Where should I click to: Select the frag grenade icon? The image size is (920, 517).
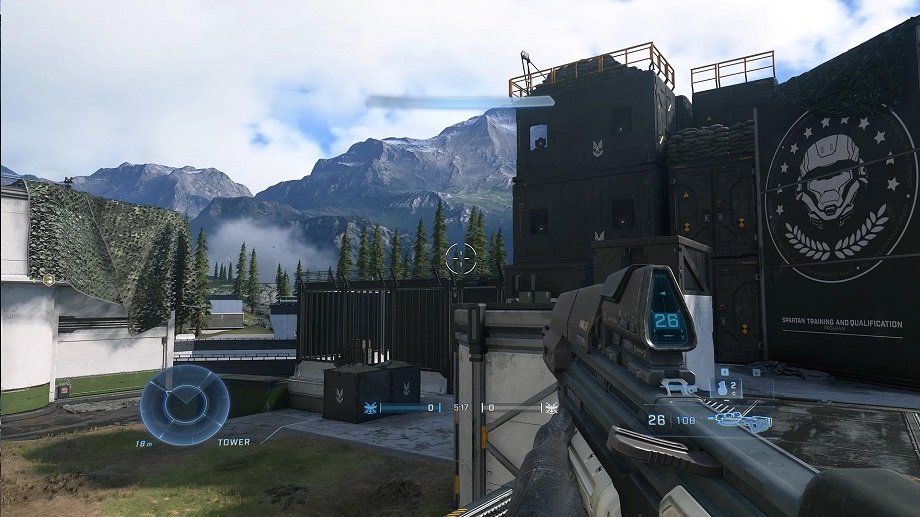click(x=722, y=387)
